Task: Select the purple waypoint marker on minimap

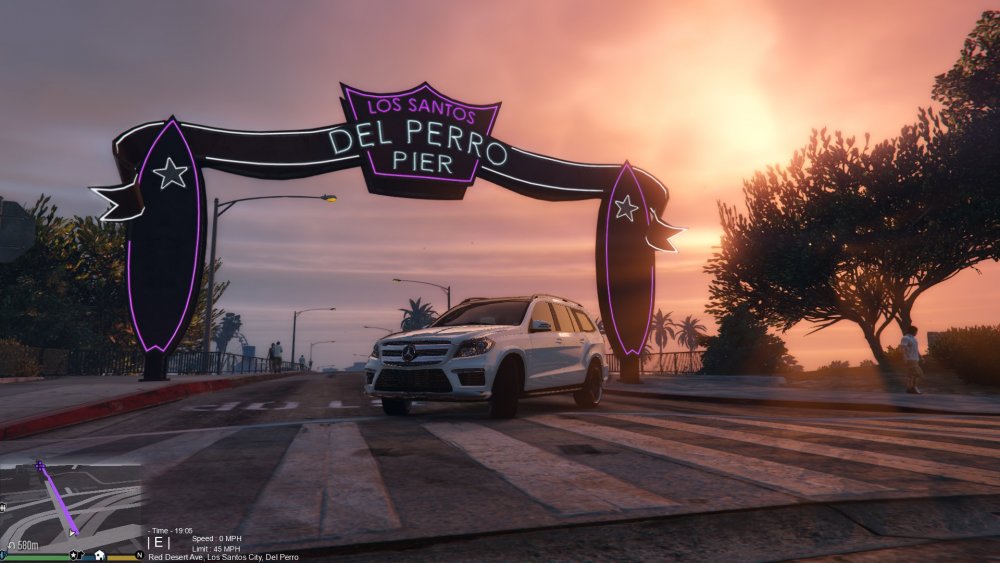Action: 41,466
